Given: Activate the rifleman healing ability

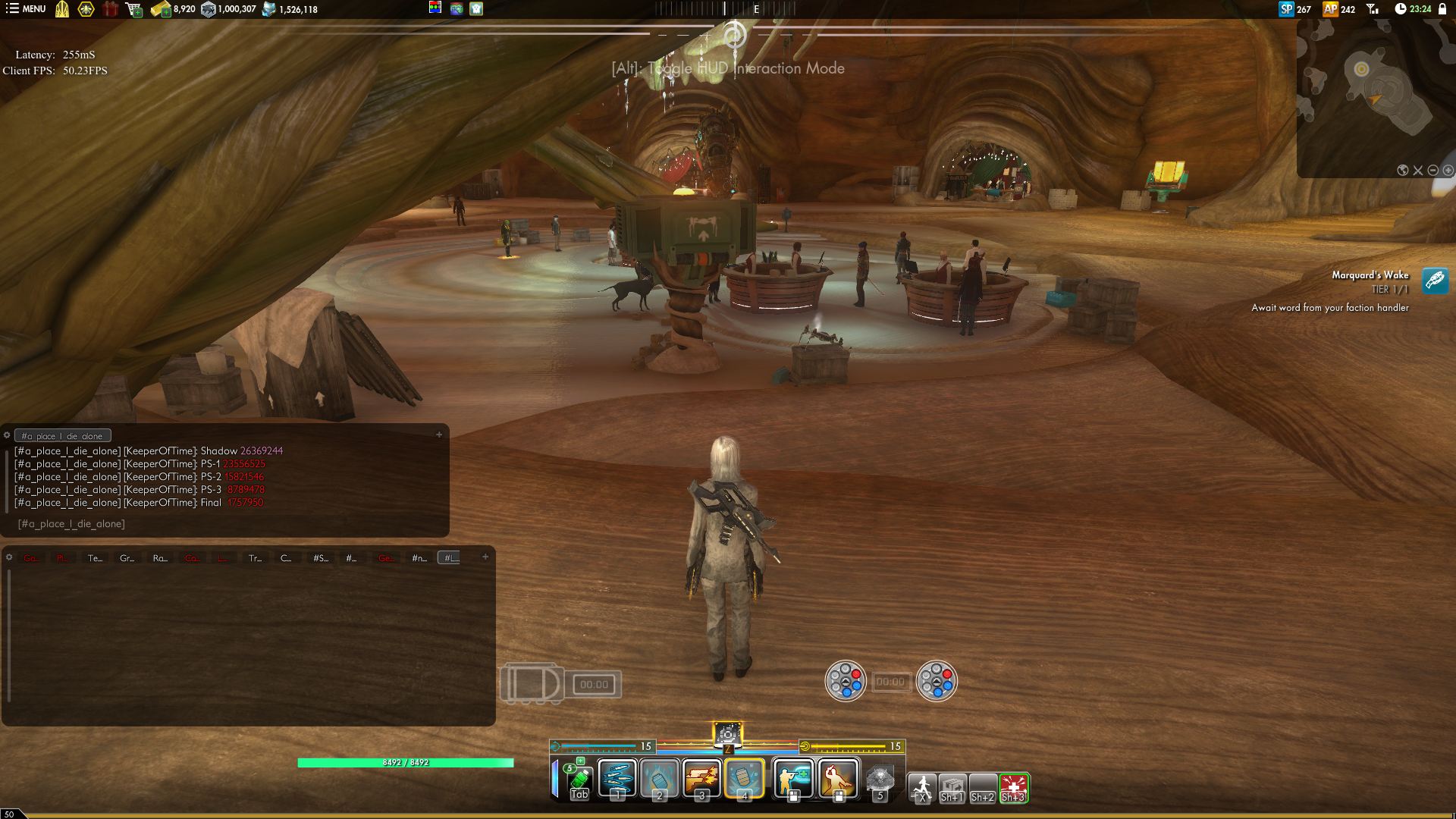Looking at the screenshot, I should pos(793,778).
